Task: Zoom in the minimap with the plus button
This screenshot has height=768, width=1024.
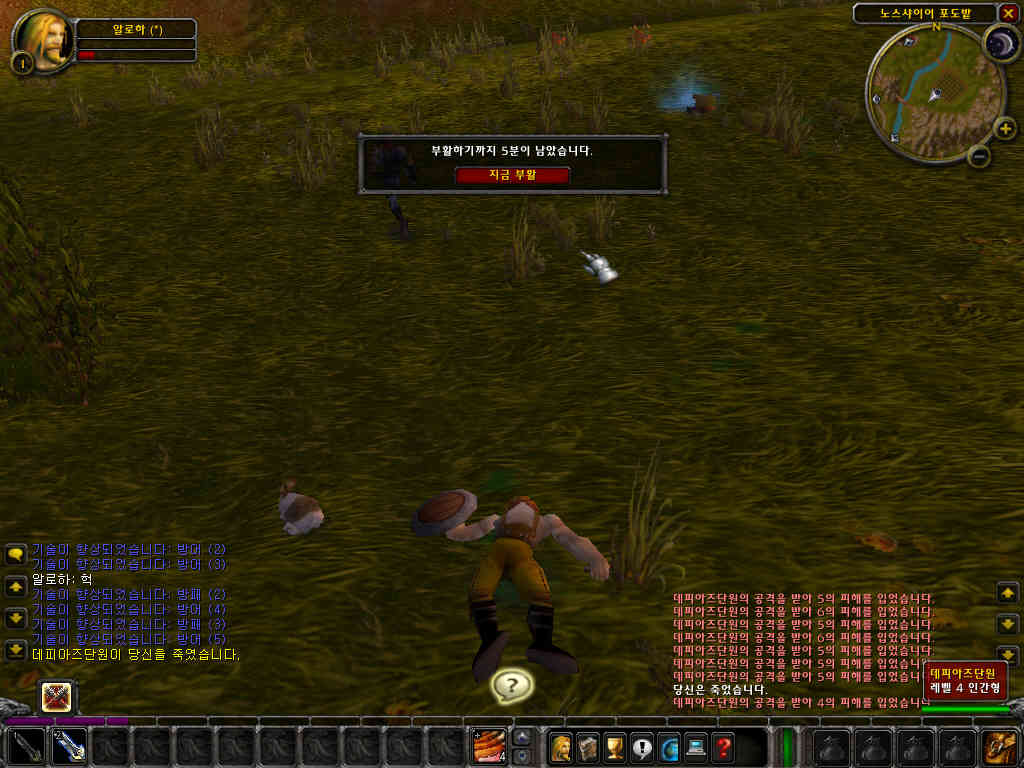Action: (1005, 129)
